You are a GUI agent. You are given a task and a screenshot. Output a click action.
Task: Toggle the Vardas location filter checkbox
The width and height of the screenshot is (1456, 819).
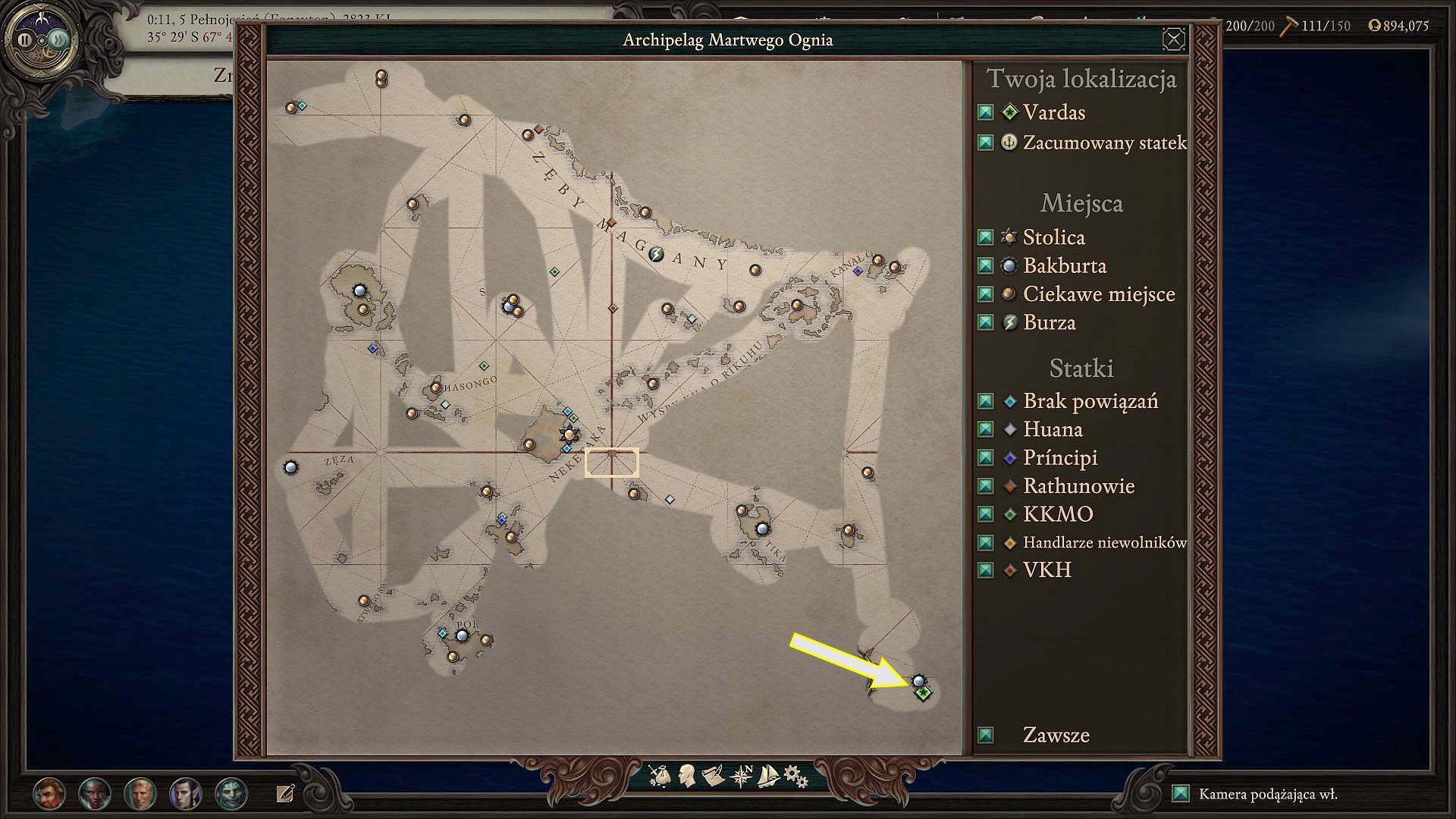985,113
